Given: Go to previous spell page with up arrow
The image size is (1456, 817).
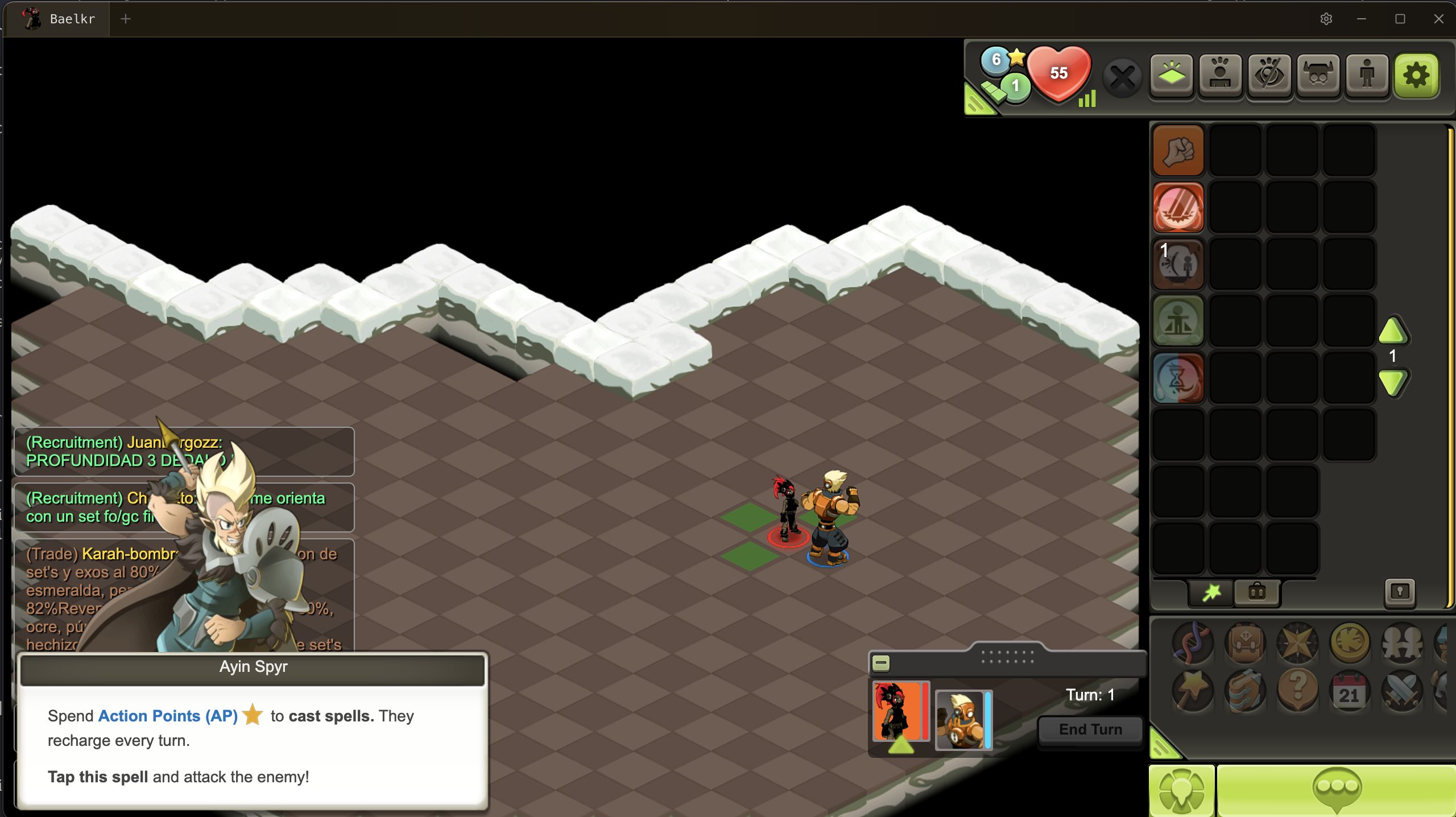Looking at the screenshot, I should (x=1393, y=331).
